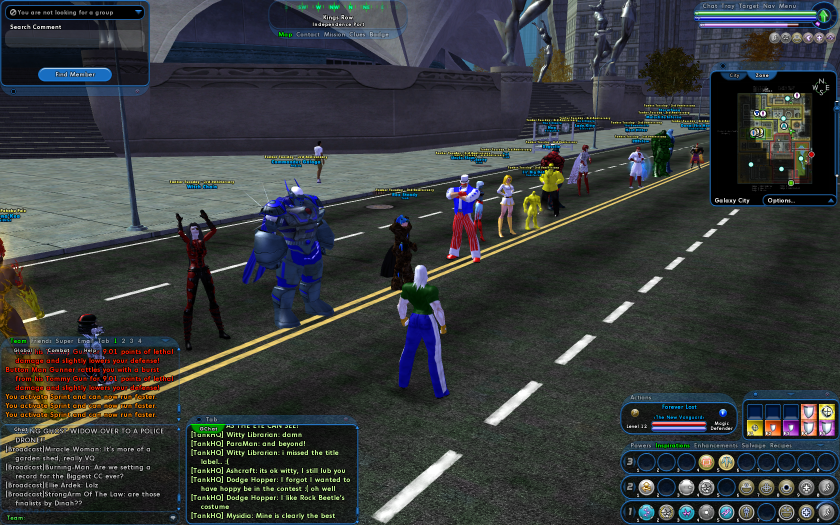Open the top Menu option
The width and height of the screenshot is (840, 525).
pyautogui.click(x=788, y=6)
